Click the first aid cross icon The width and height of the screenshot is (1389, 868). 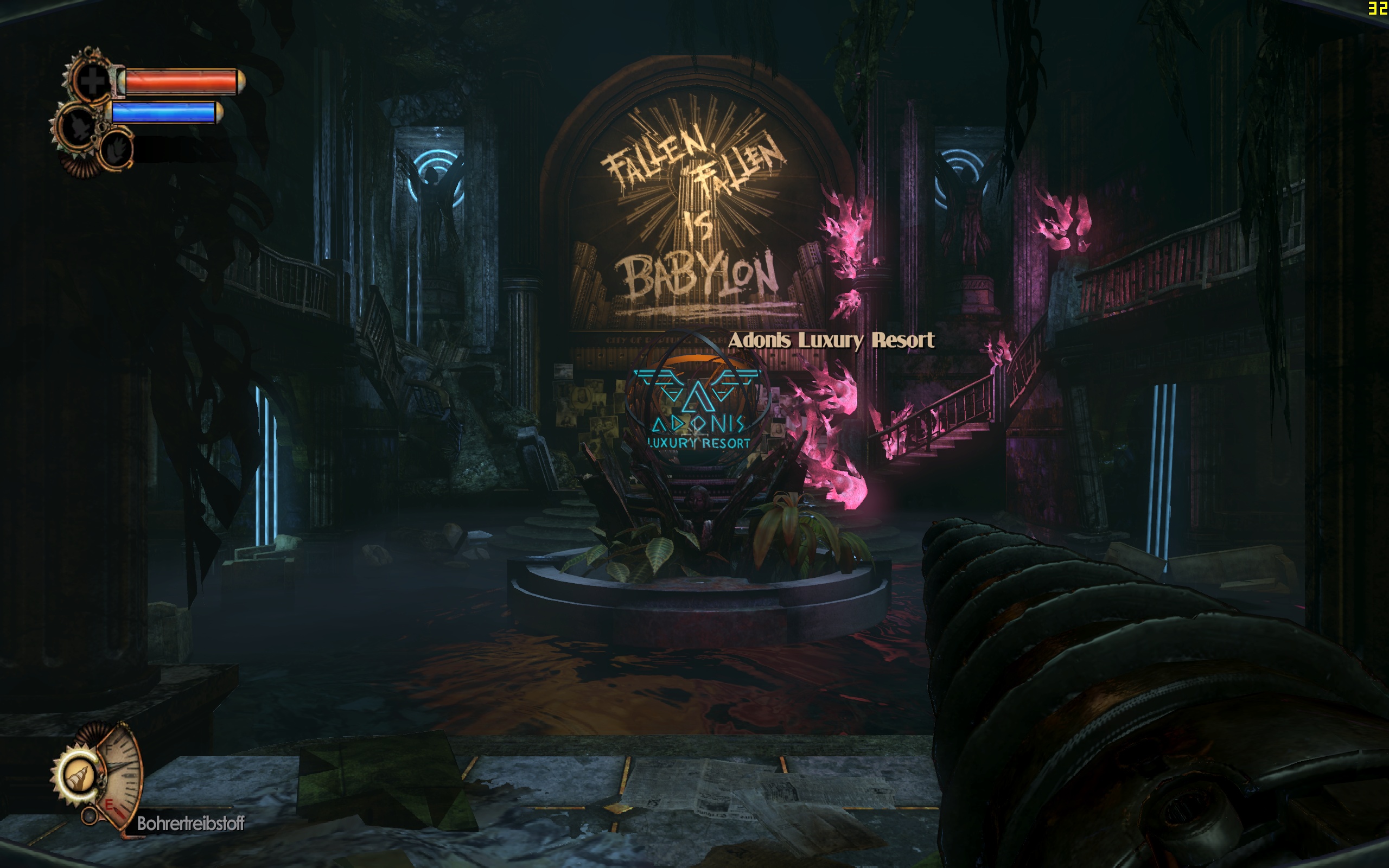92,80
